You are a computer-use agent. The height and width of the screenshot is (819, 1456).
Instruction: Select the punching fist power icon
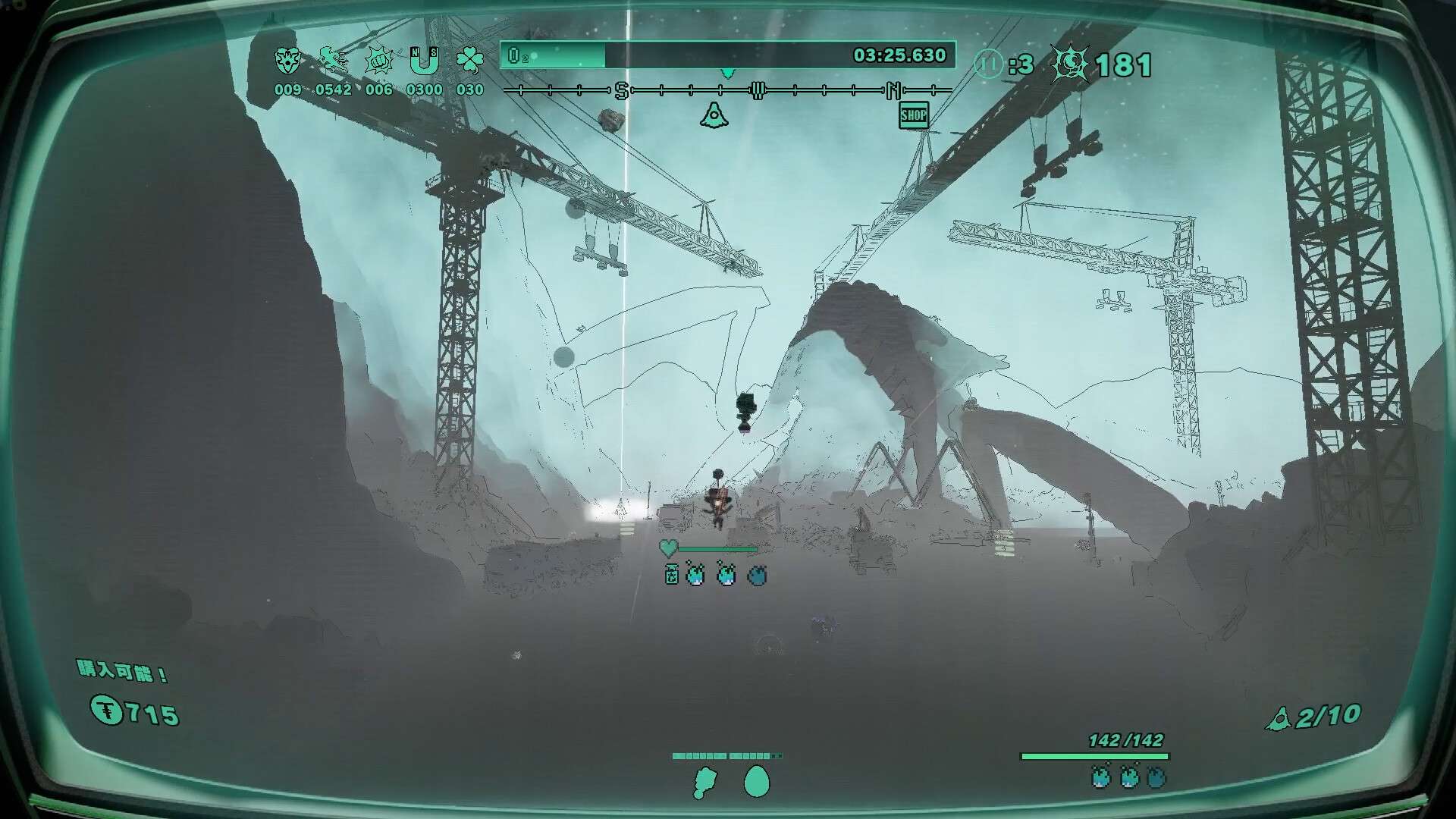pyautogui.click(x=378, y=61)
